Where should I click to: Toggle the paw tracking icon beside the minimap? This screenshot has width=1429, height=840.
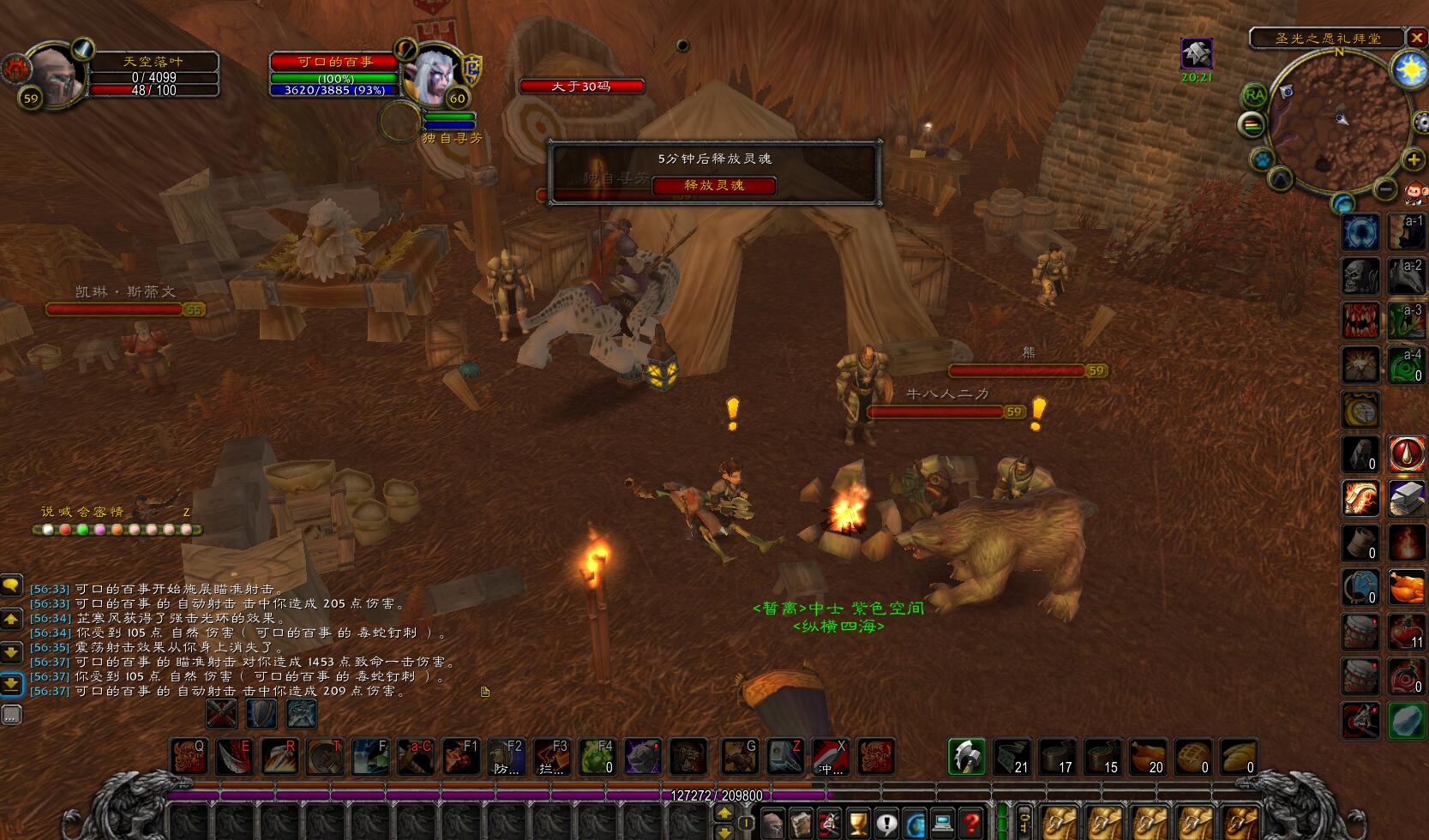coord(1261,159)
